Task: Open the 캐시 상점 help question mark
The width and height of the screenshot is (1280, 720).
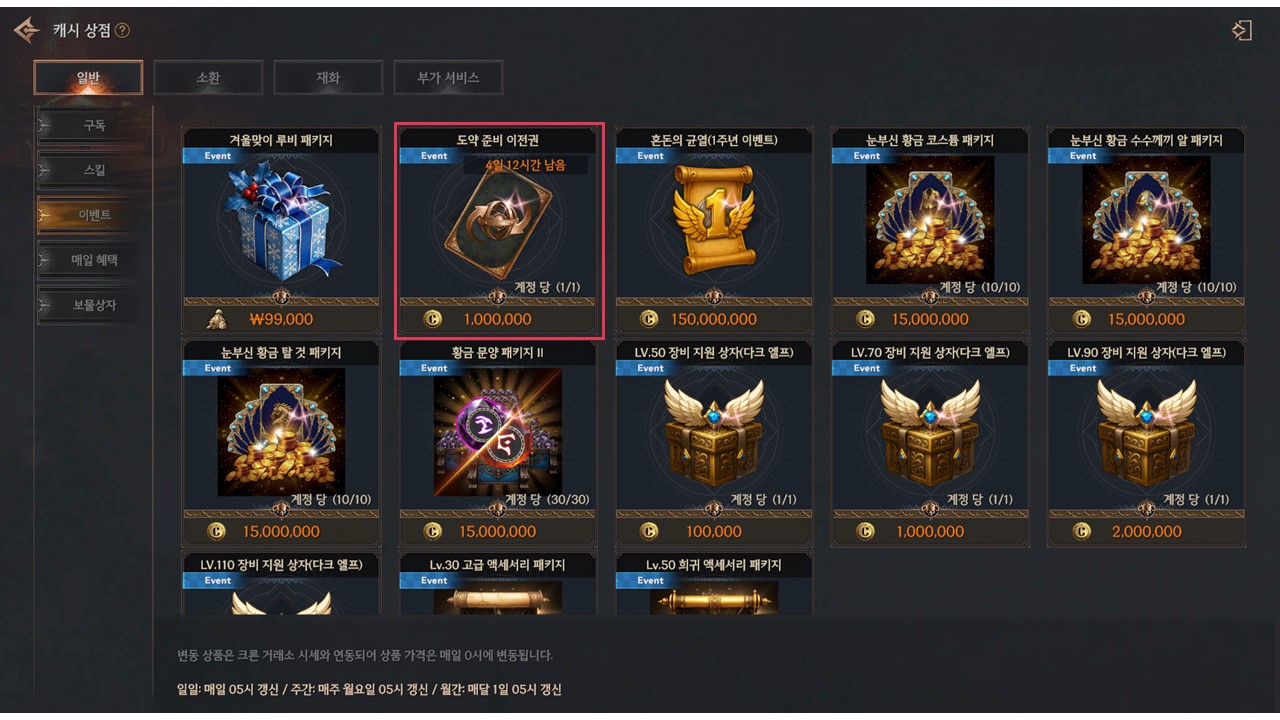Action: (x=122, y=31)
